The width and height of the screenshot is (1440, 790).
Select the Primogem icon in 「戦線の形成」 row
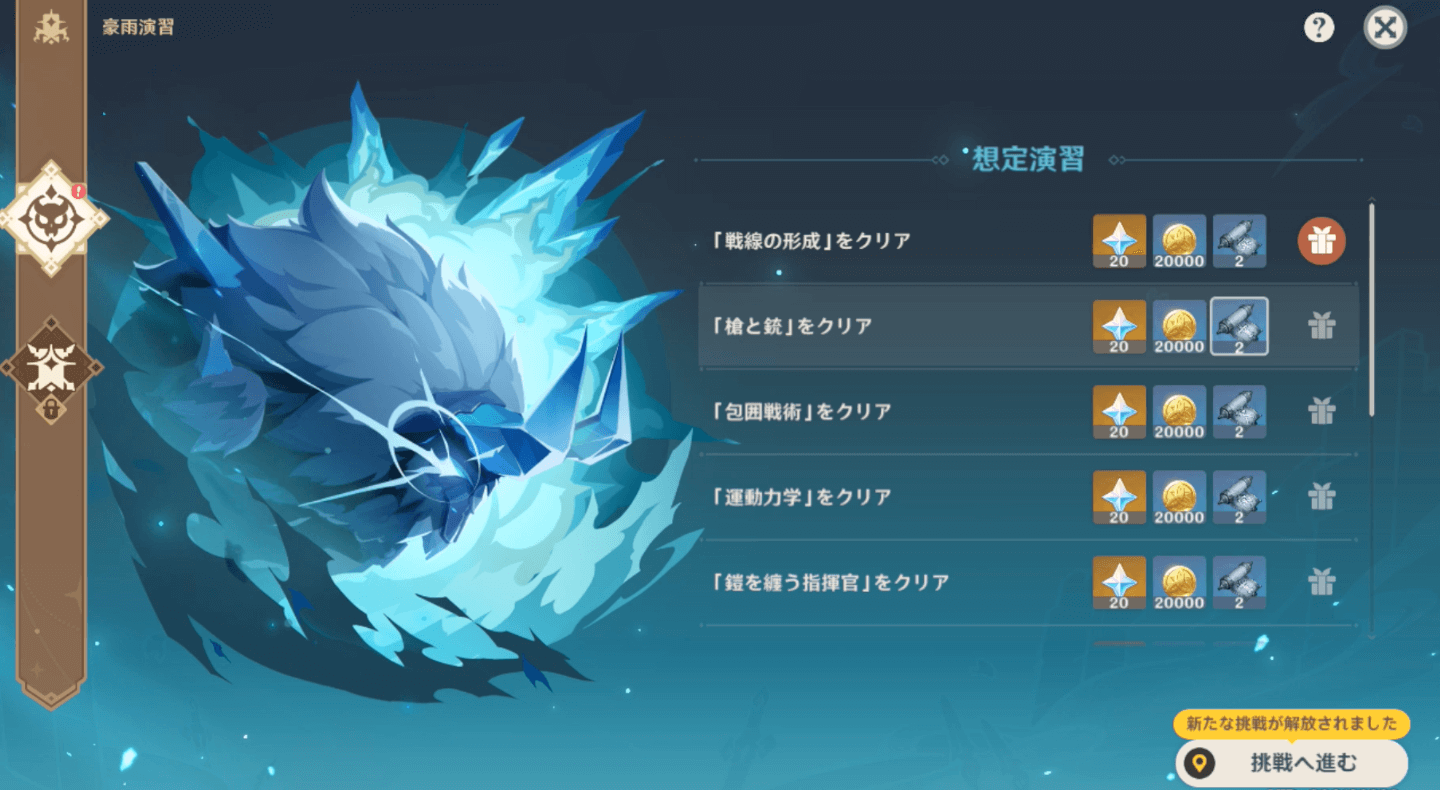[1119, 241]
